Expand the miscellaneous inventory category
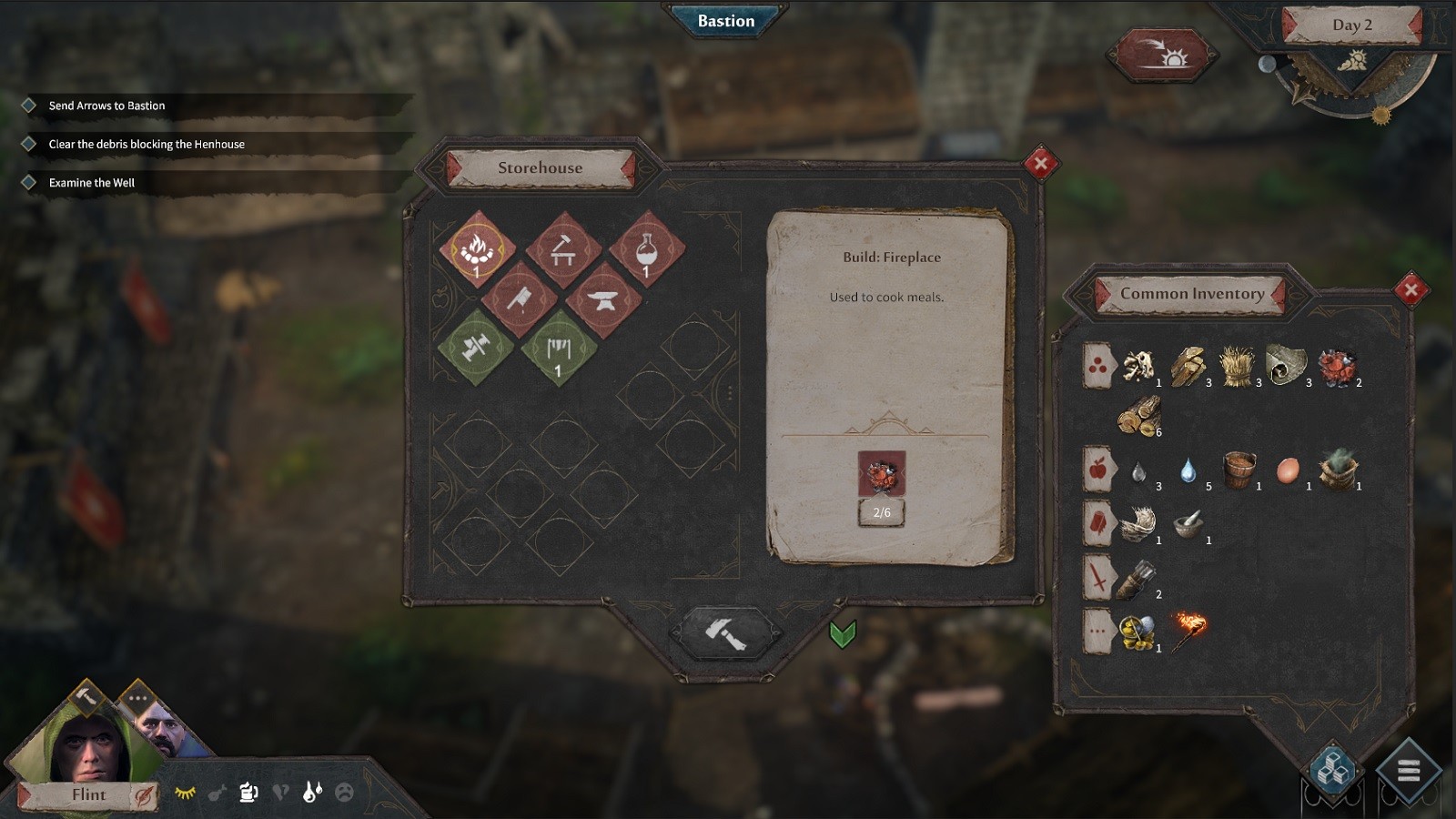 point(1096,629)
